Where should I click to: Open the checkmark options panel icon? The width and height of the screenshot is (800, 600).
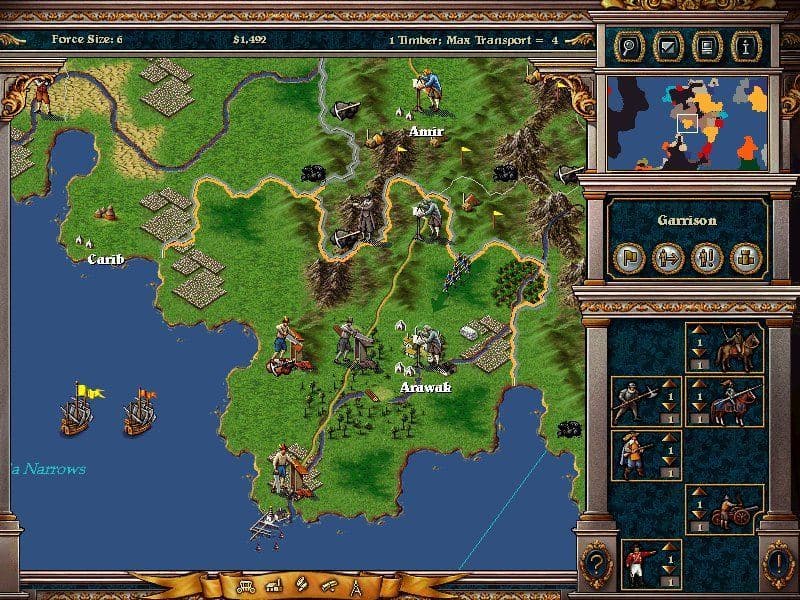tap(667, 44)
